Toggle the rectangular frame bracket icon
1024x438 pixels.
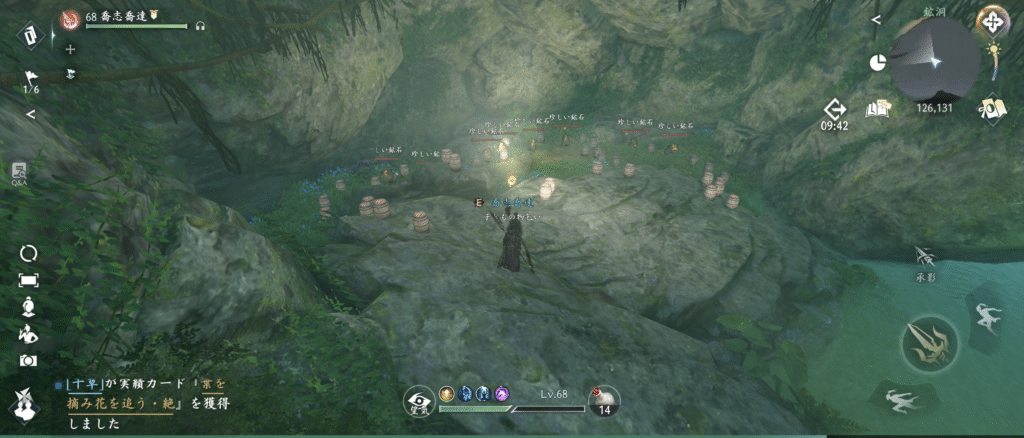point(28,281)
